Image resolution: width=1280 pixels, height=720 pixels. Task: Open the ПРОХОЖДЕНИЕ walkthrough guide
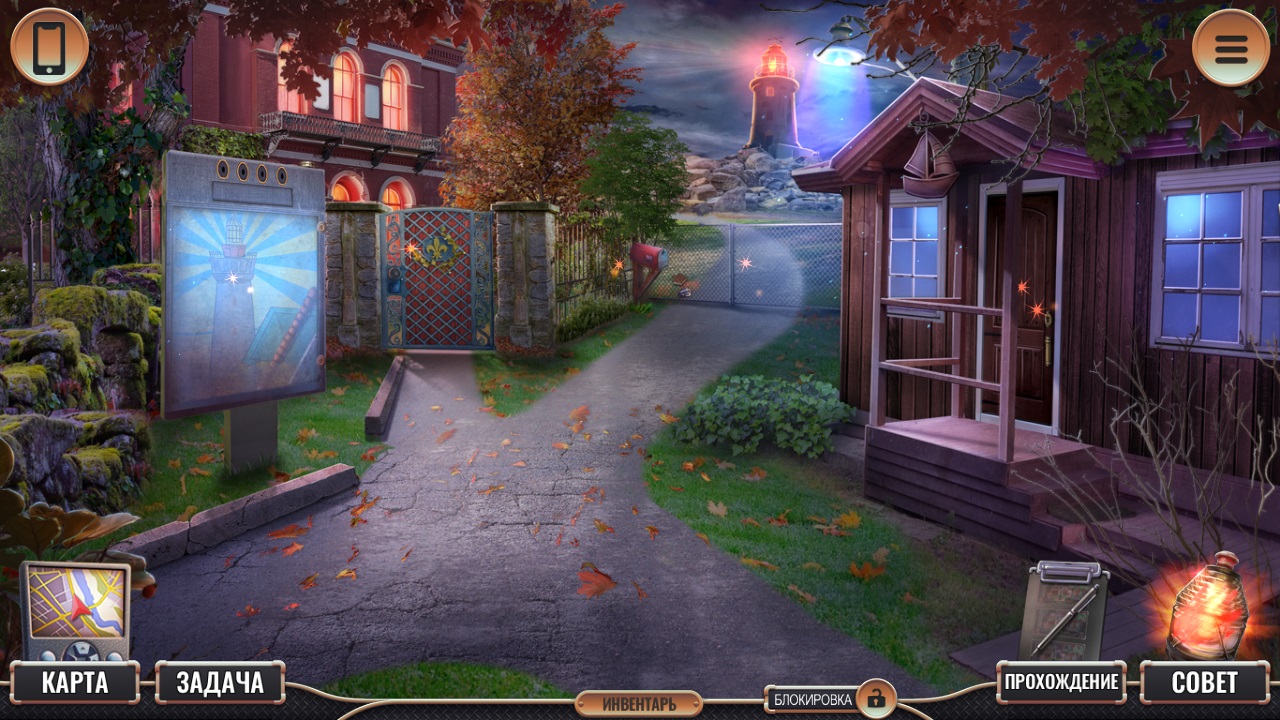click(1061, 683)
